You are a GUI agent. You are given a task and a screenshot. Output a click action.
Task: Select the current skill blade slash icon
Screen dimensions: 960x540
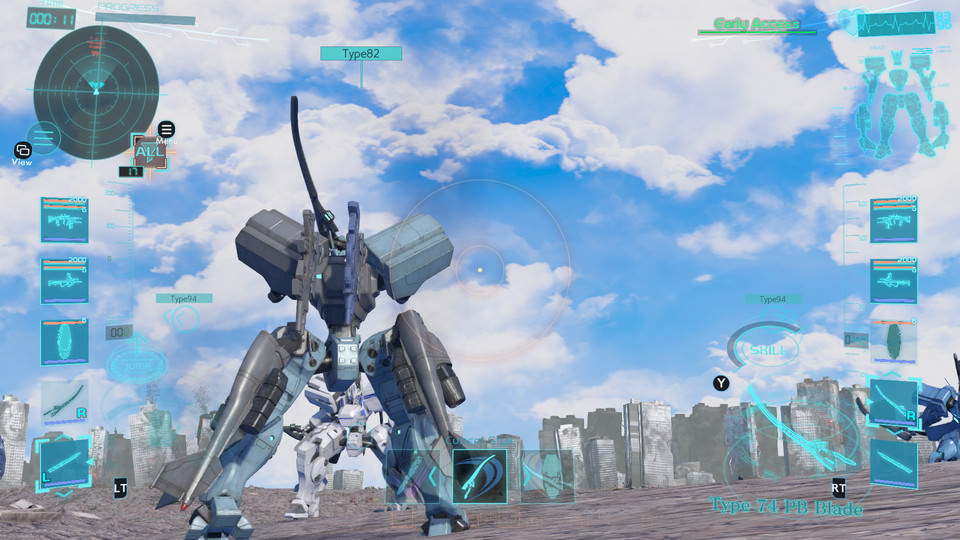(x=479, y=475)
